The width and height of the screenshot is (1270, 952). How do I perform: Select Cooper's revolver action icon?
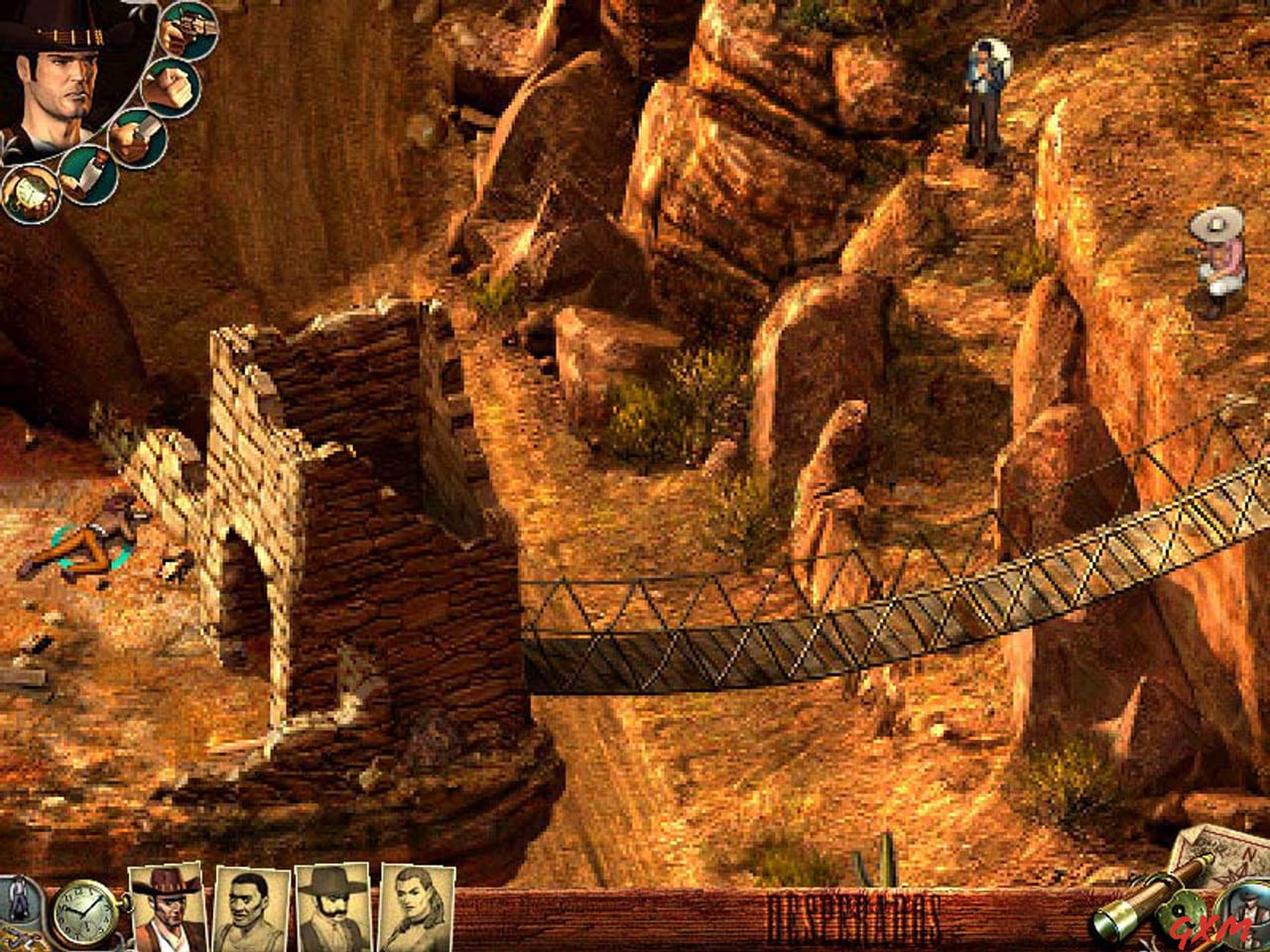[x=189, y=30]
